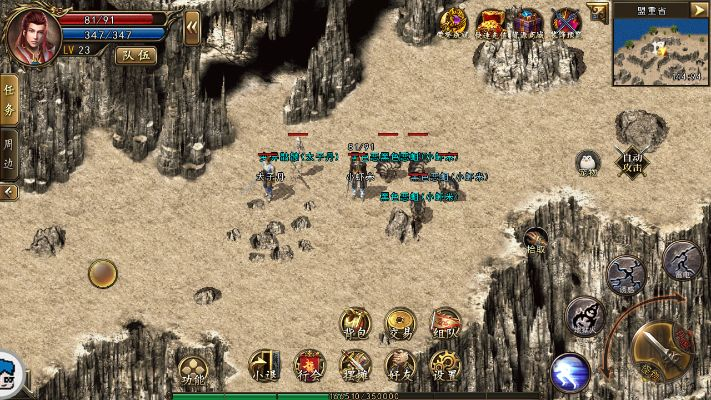This screenshot has width=711, height=400.
Task: Open the crossed-swords icon beside 行会
Action: (355, 366)
